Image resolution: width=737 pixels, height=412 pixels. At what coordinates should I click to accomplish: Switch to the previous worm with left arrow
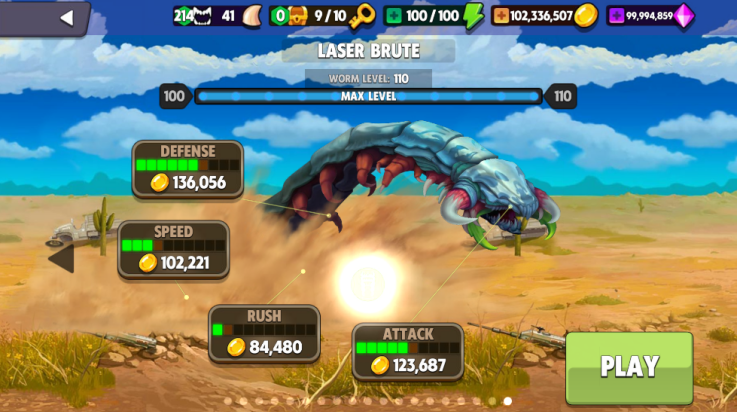pos(61,258)
